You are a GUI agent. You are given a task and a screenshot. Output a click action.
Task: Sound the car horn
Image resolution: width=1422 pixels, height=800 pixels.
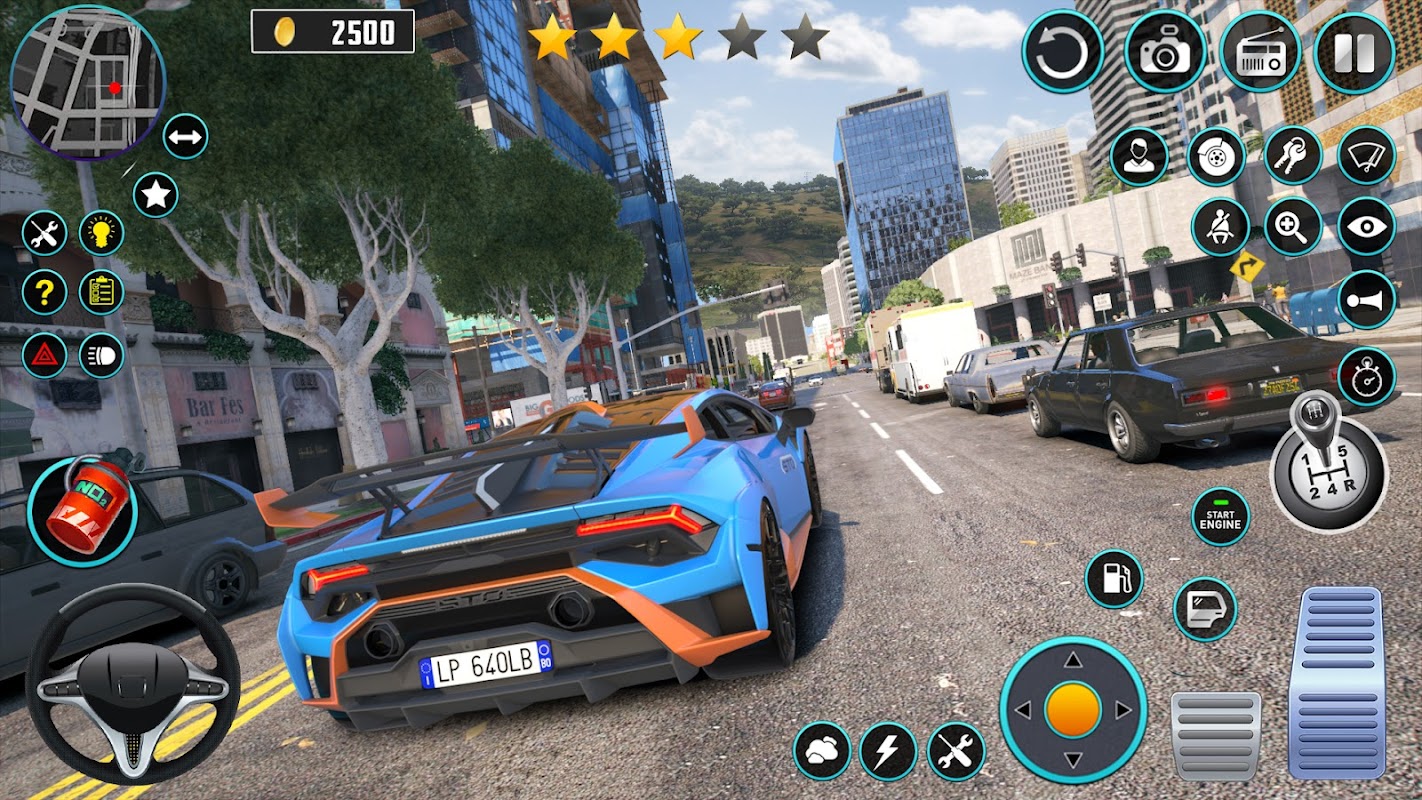click(x=1366, y=300)
